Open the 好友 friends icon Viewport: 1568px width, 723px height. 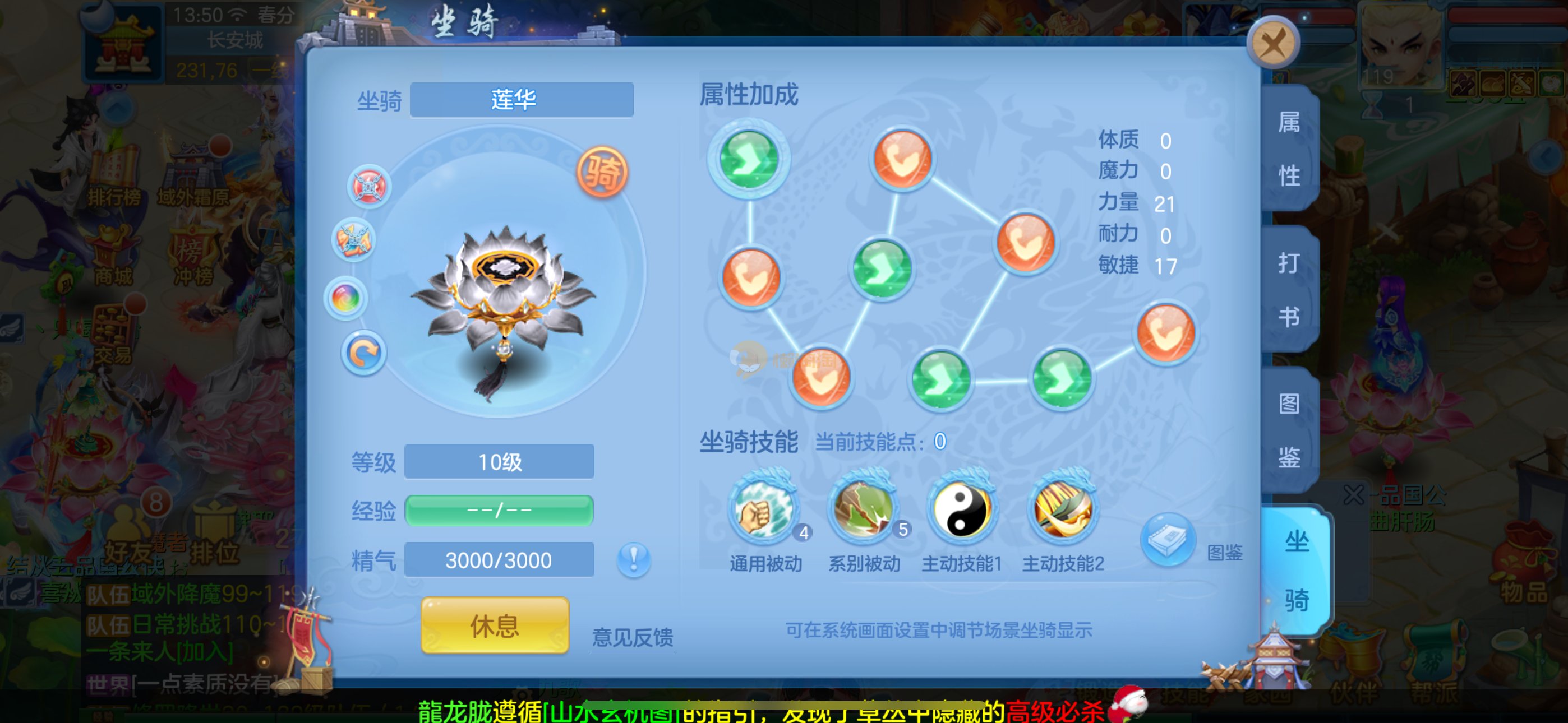[128, 536]
